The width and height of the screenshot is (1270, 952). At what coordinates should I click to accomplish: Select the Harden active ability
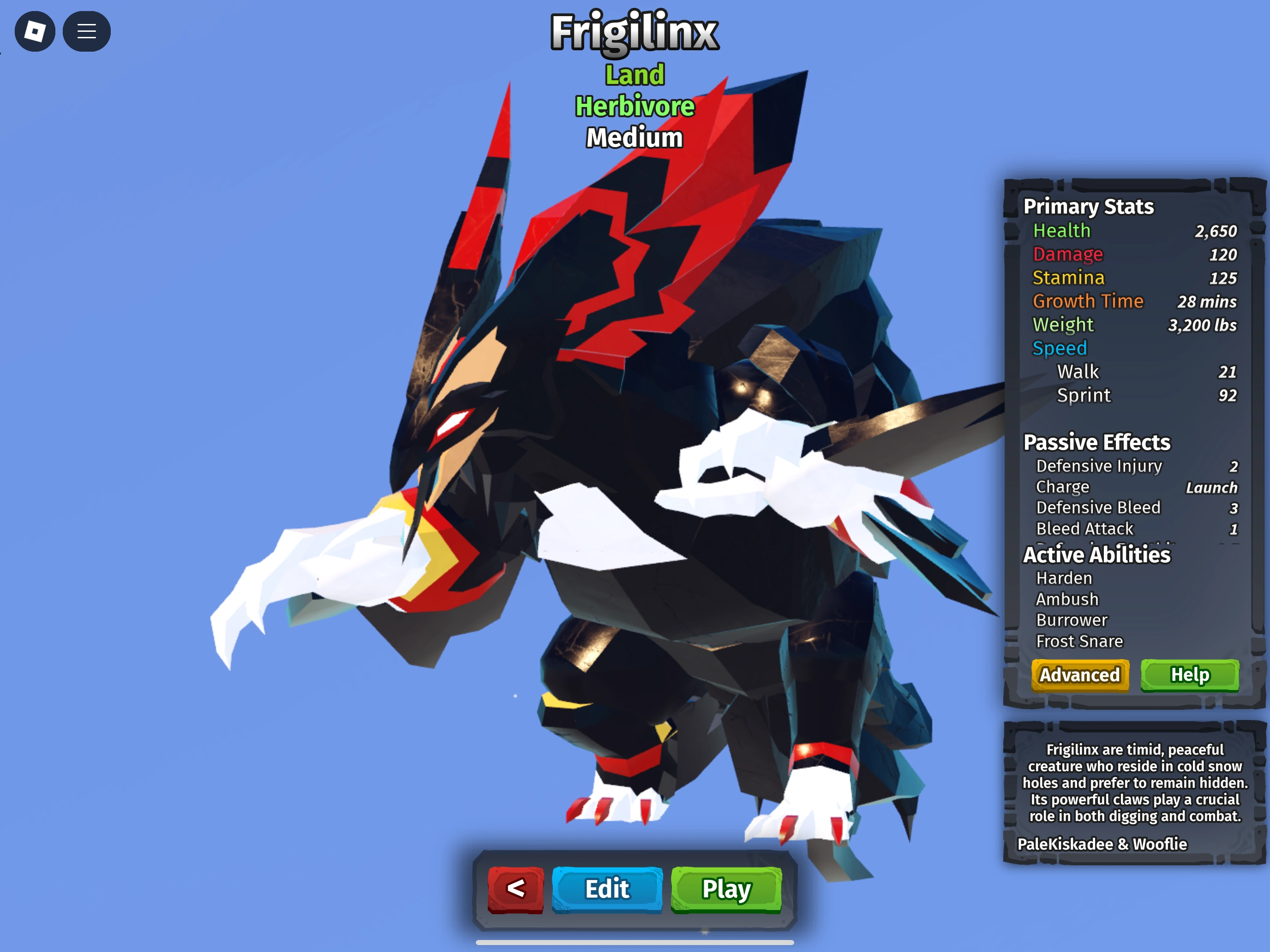[1063, 578]
